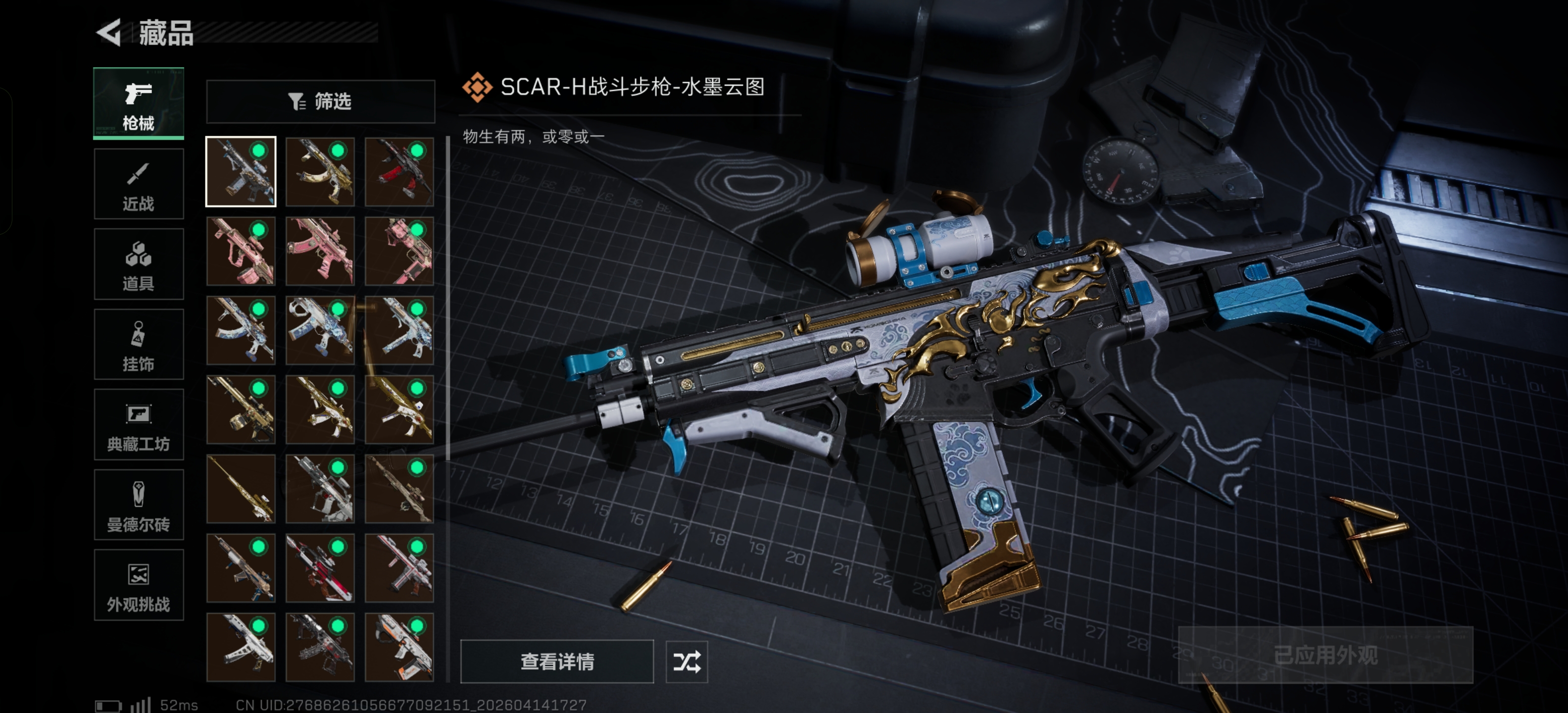Choose the gold rifle skin in the top row
The image size is (1568, 713).
point(320,172)
